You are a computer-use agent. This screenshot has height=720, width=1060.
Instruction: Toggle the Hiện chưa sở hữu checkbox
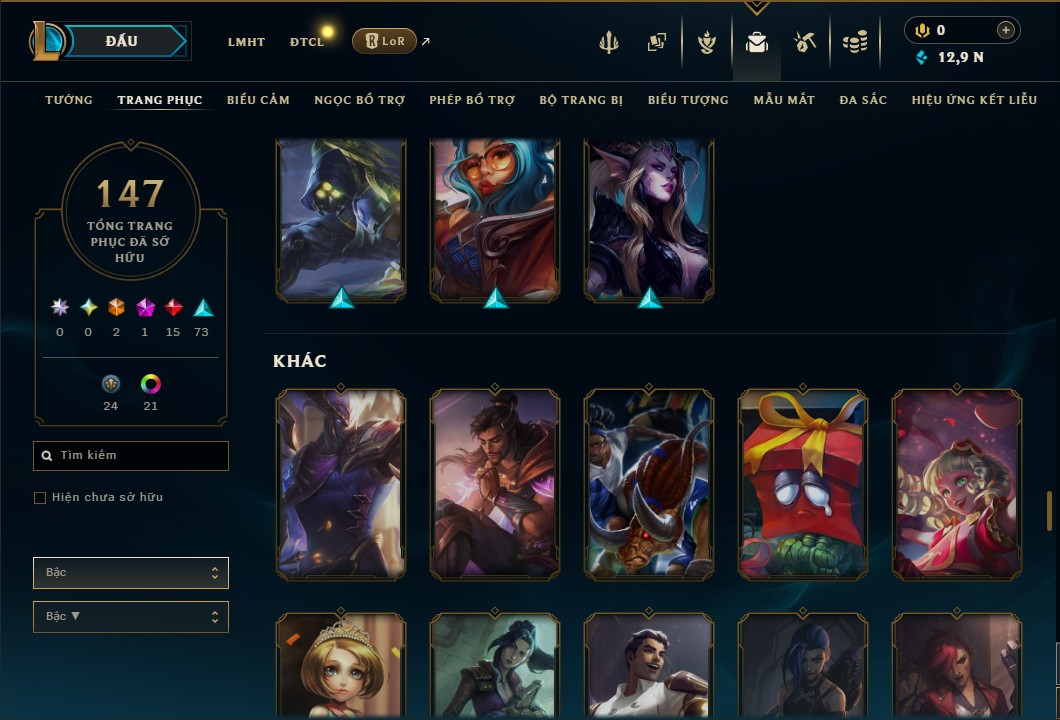click(x=40, y=498)
